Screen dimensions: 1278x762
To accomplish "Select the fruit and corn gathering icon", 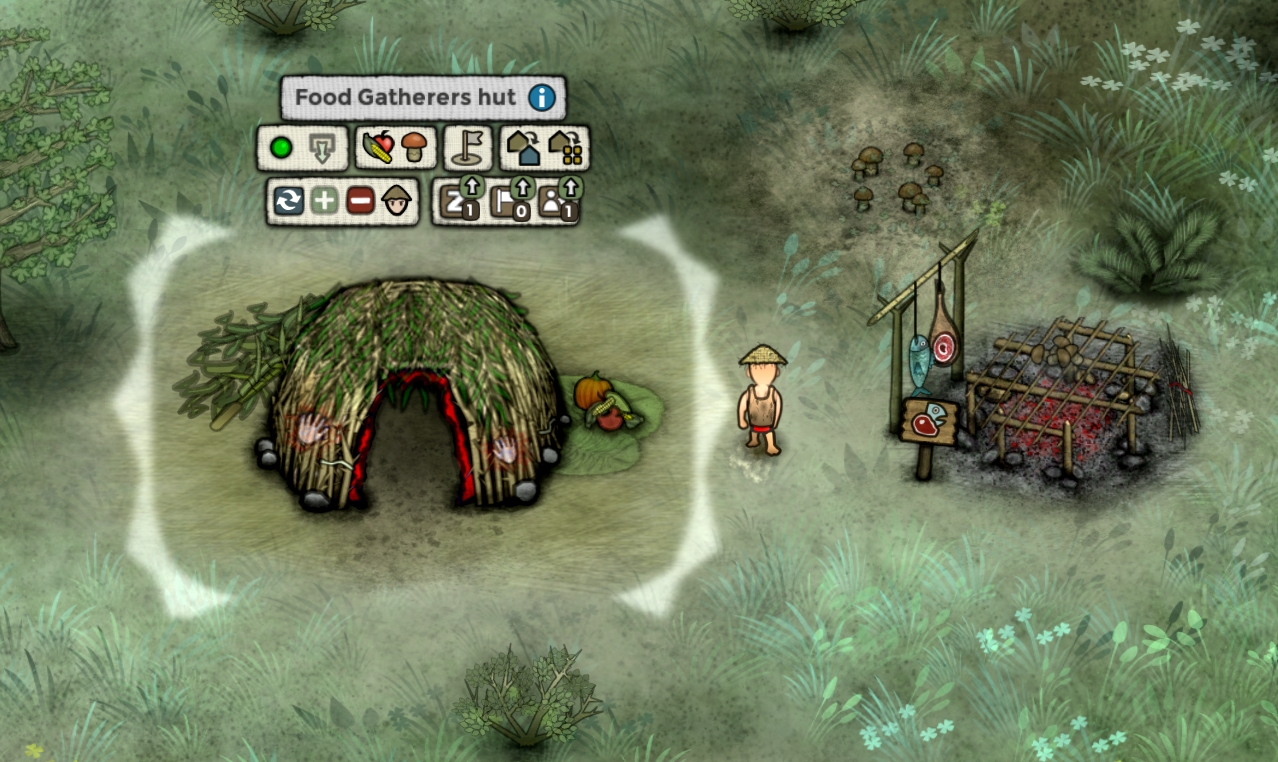I will pos(377,149).
